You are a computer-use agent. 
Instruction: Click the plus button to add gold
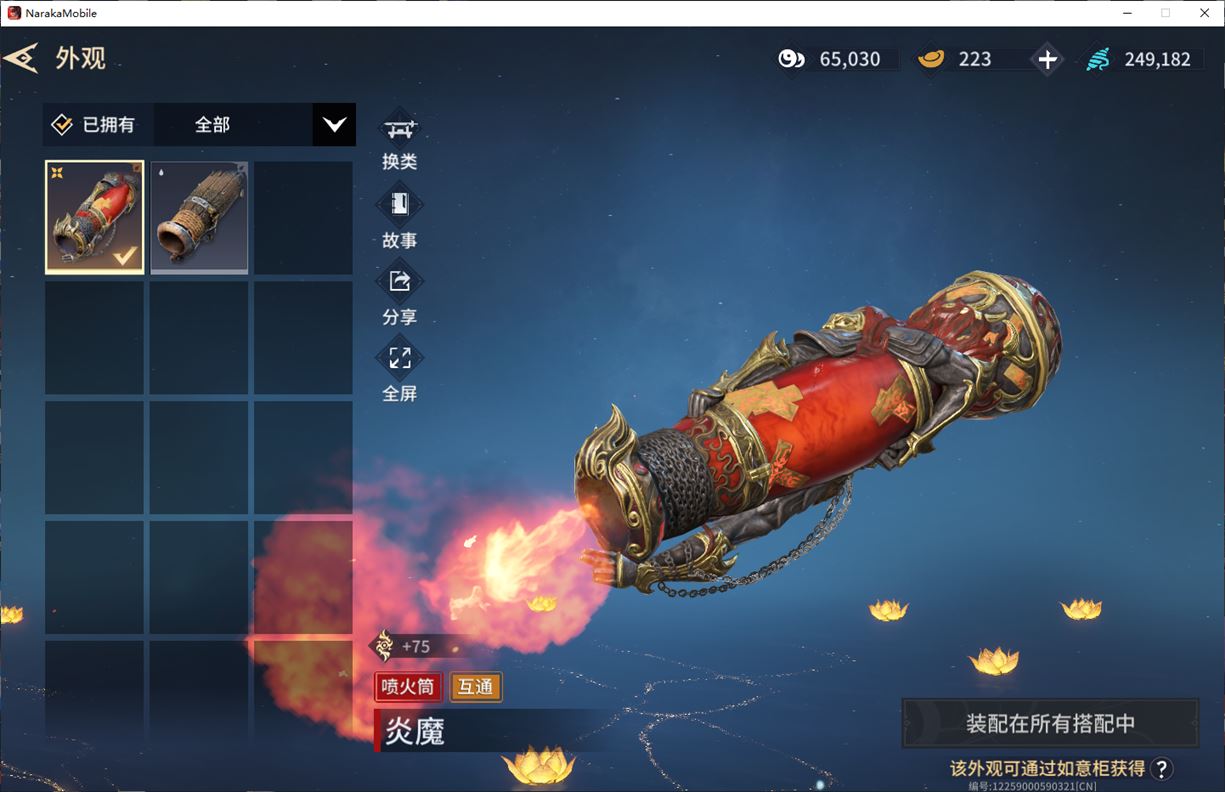click(x=1047, y=59)
